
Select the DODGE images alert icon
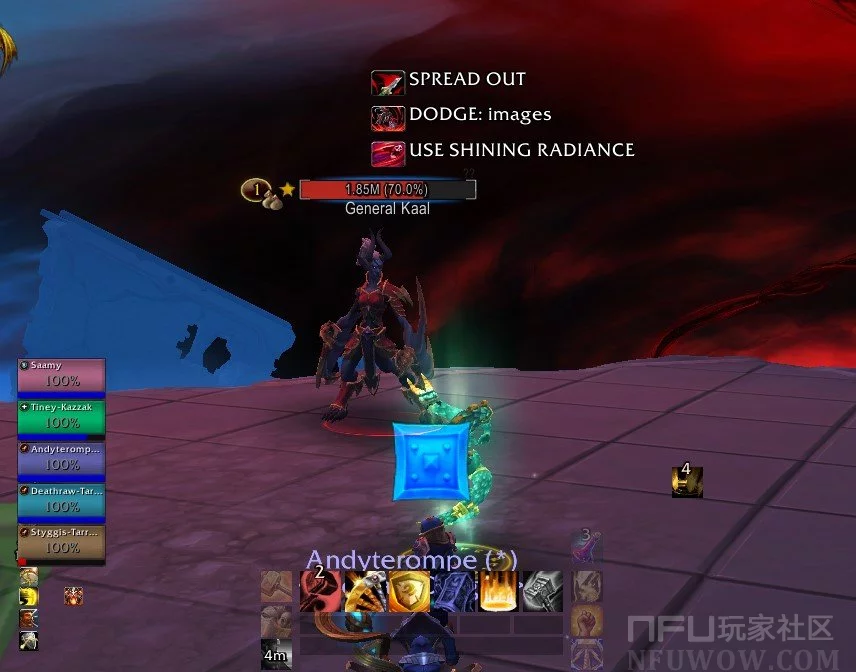[x=387, y=117]
